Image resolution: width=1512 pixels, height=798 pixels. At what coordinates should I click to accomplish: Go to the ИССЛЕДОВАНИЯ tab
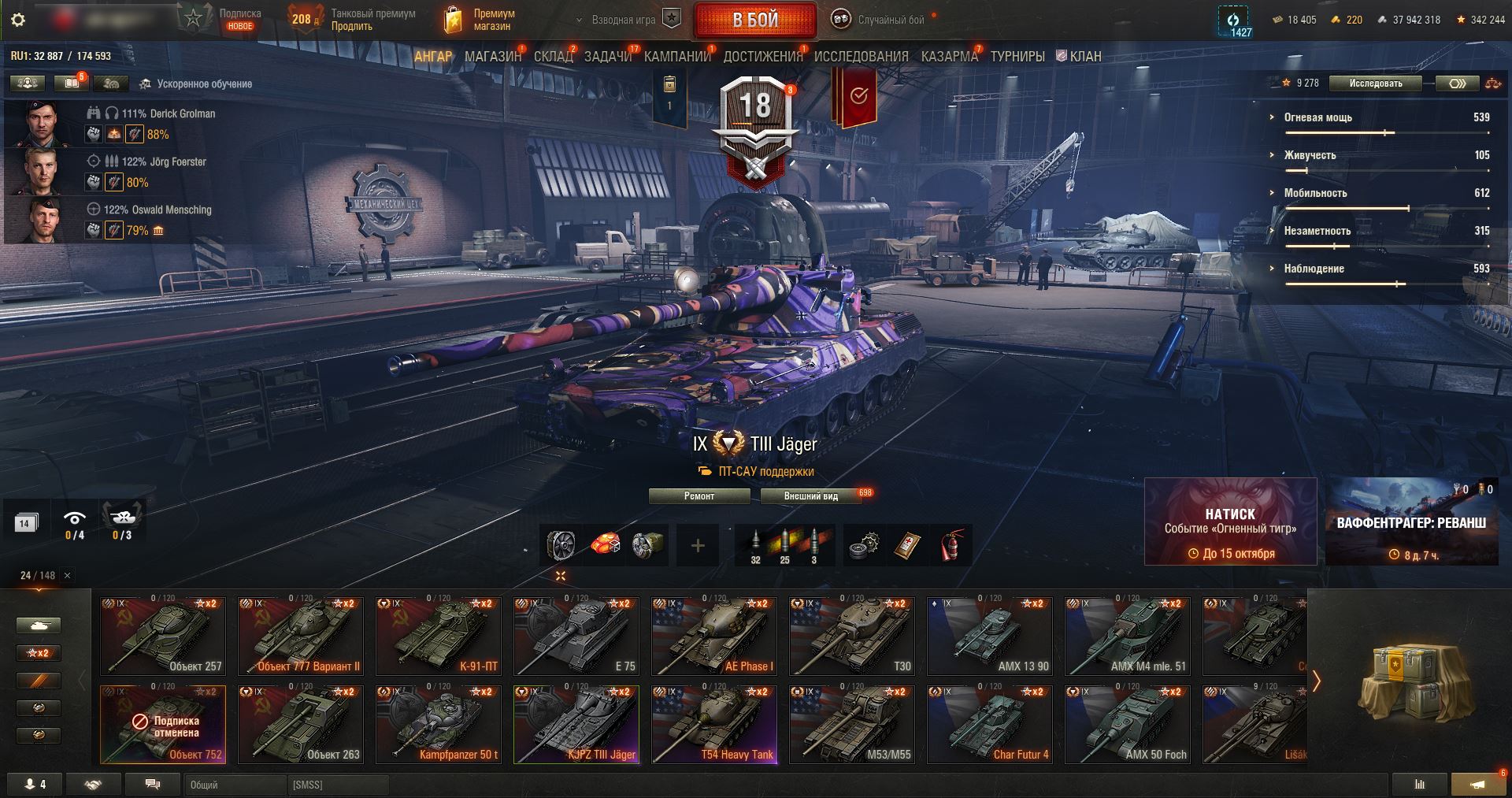pos(861,57)
